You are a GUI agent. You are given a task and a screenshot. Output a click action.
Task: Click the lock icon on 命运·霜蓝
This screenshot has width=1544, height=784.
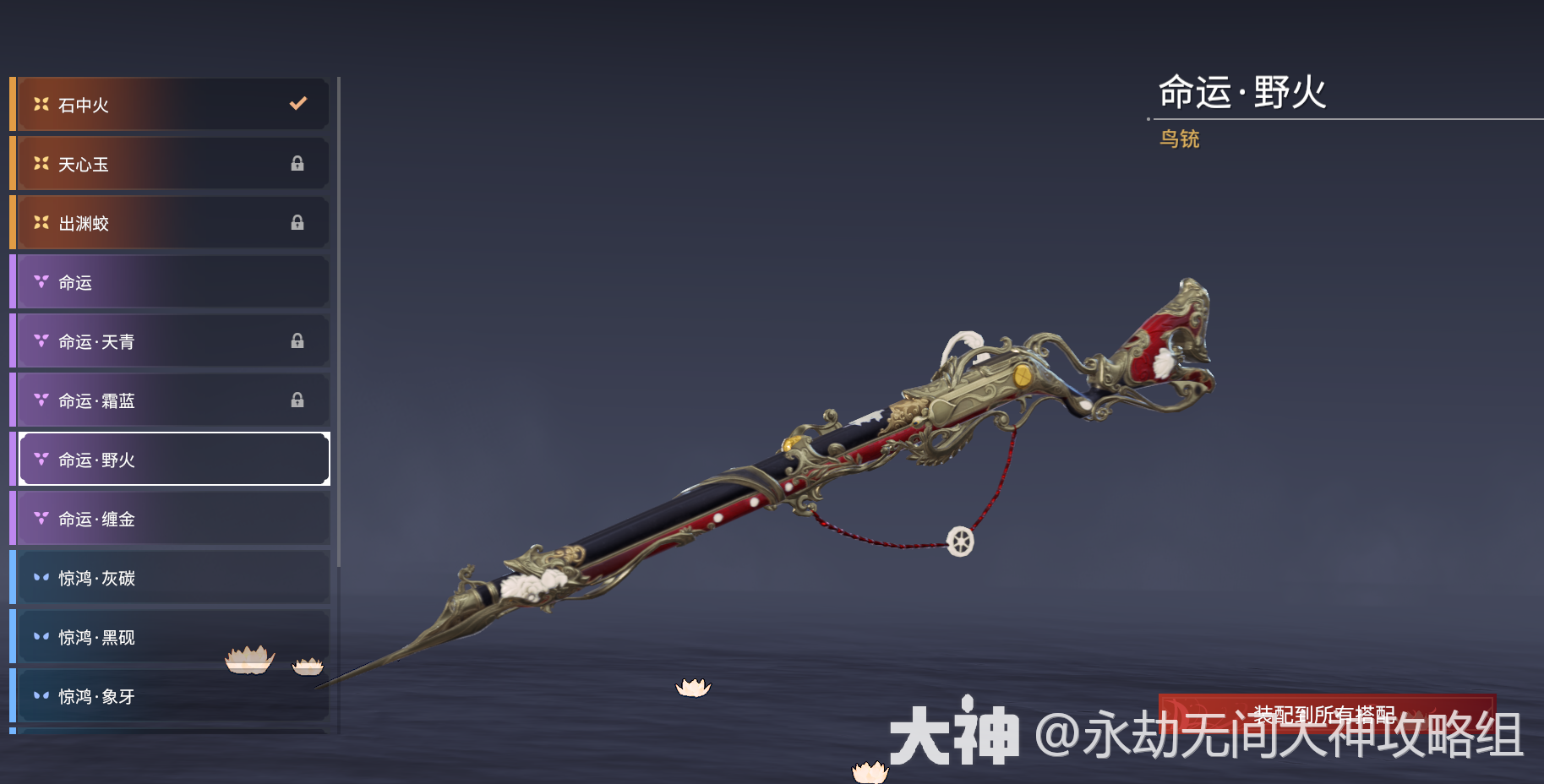click(297, 400)
